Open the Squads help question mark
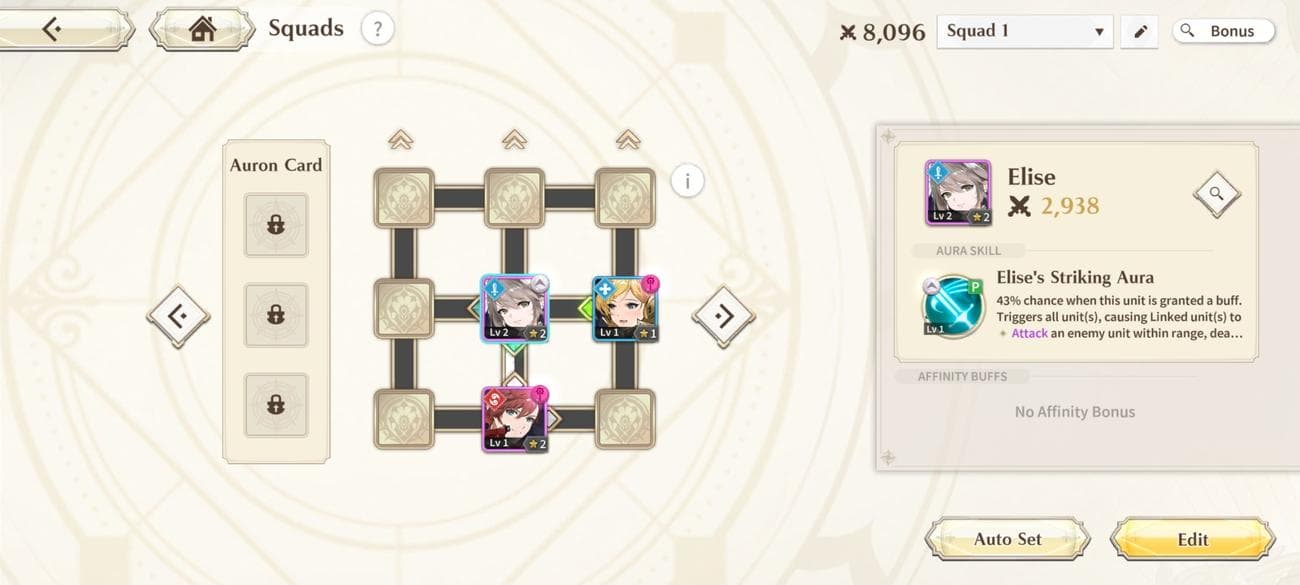 377,29
